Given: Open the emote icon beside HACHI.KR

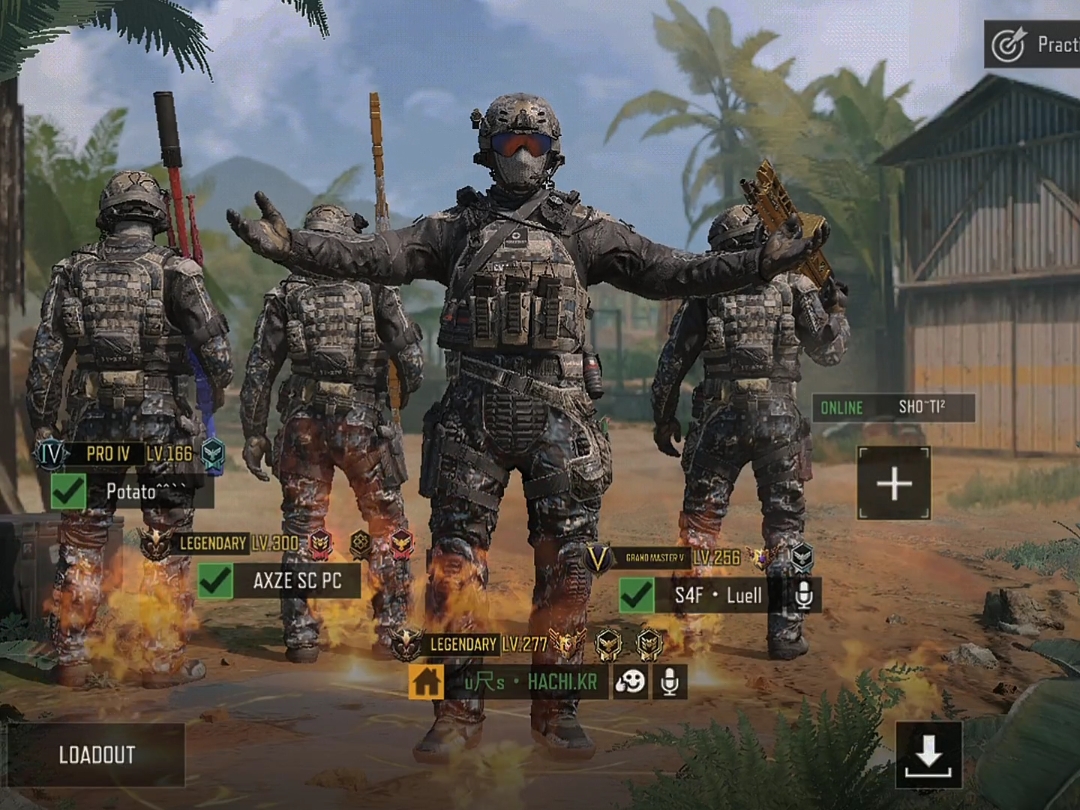Looking at the screenshot, I should click(x=630, y=683).
